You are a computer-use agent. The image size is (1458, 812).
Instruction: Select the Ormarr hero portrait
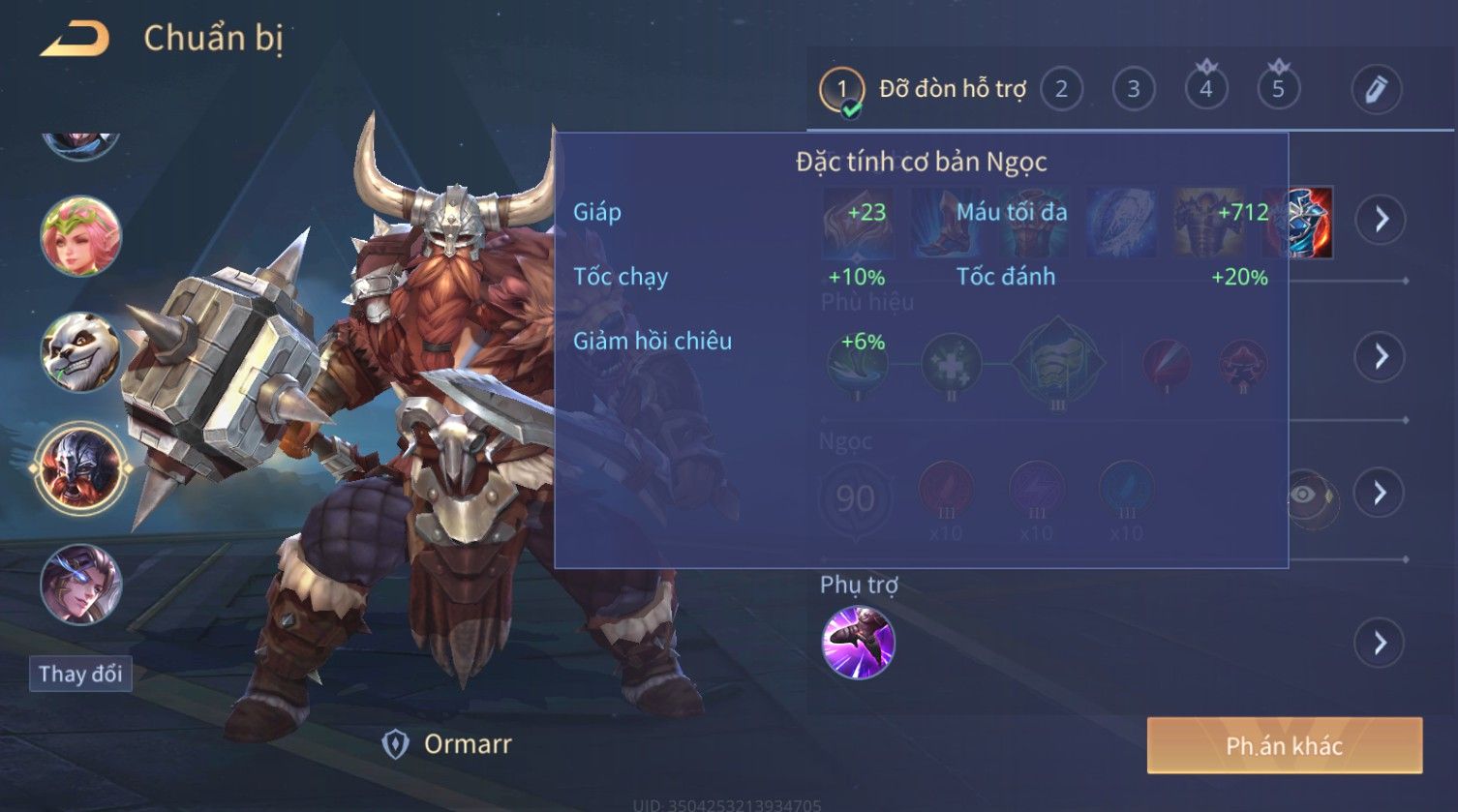pyautogui.click(x=80, y=468)
